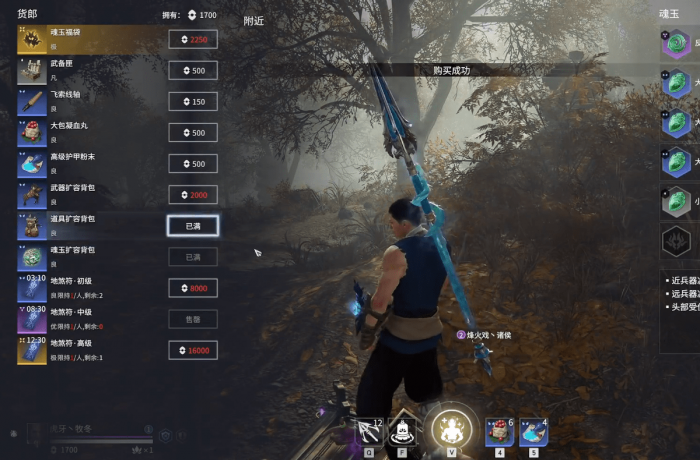Buy 飞索线轴 for 150
Viewport: 700px width, 460px height.
(193, 102)
